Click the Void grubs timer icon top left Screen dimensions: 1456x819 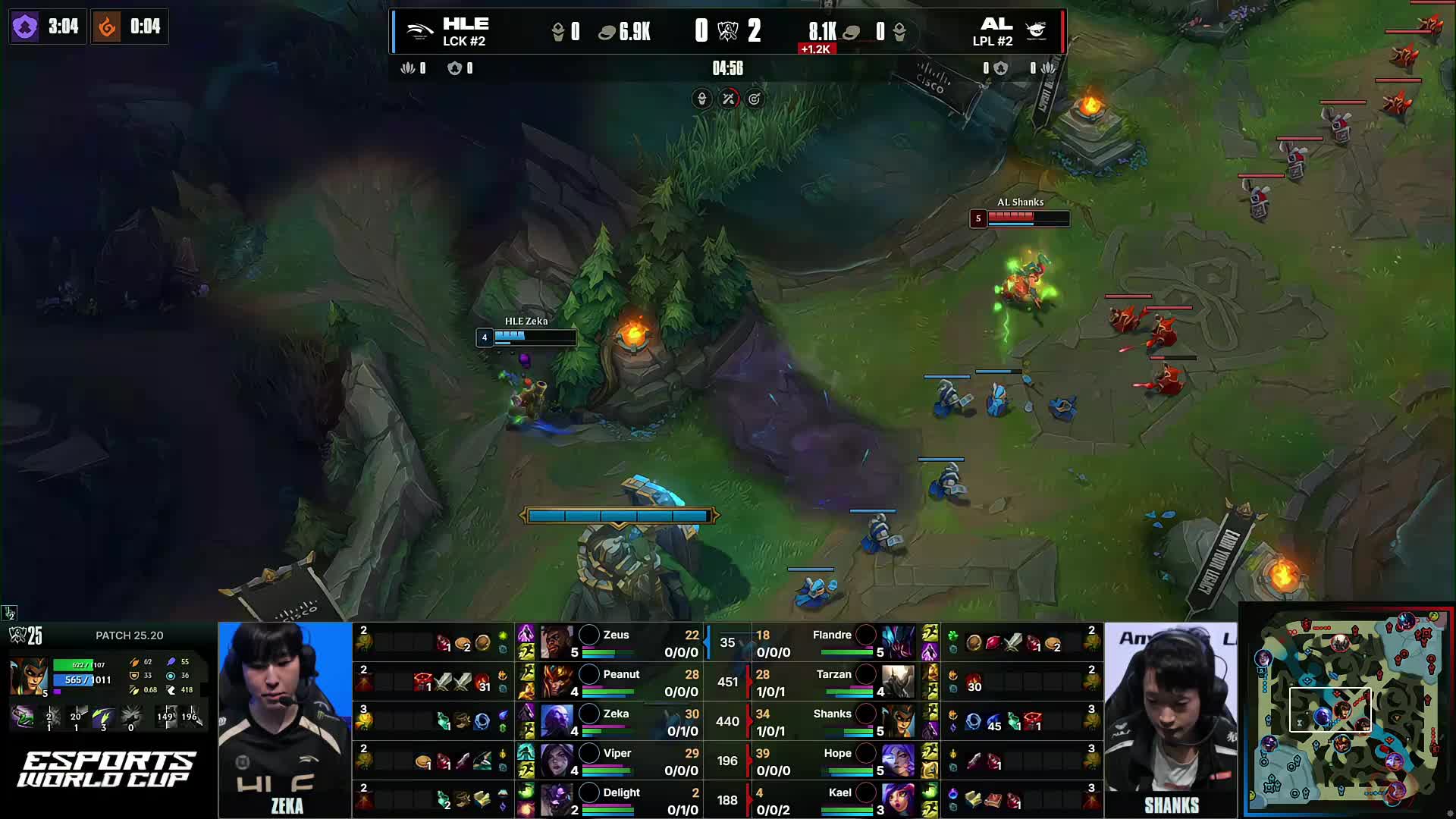pos(27,27)
